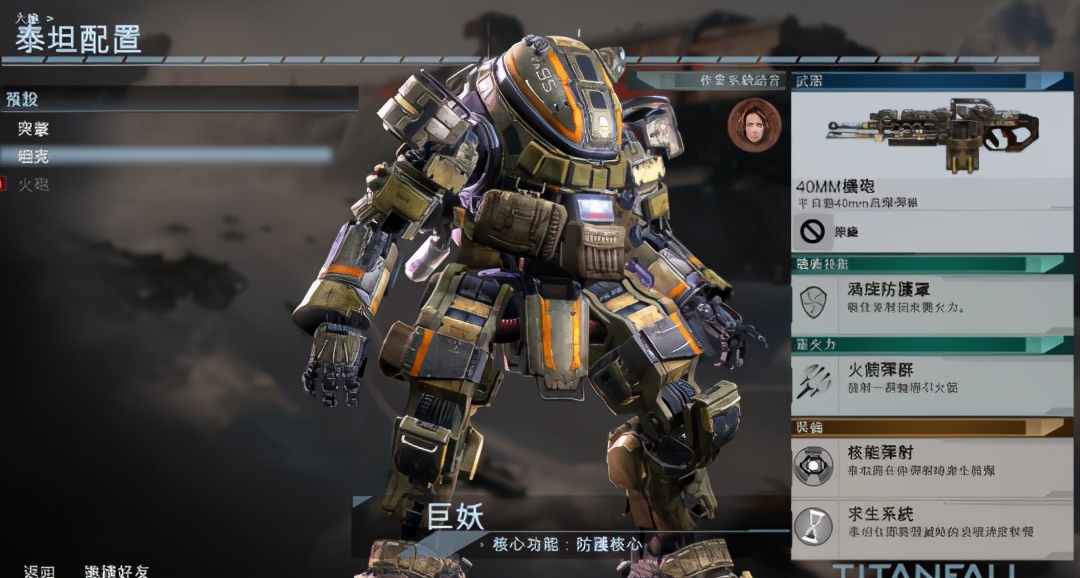Go back with 返回
The width and height of the screenshot is (1080, 578).
coord(40,571)
